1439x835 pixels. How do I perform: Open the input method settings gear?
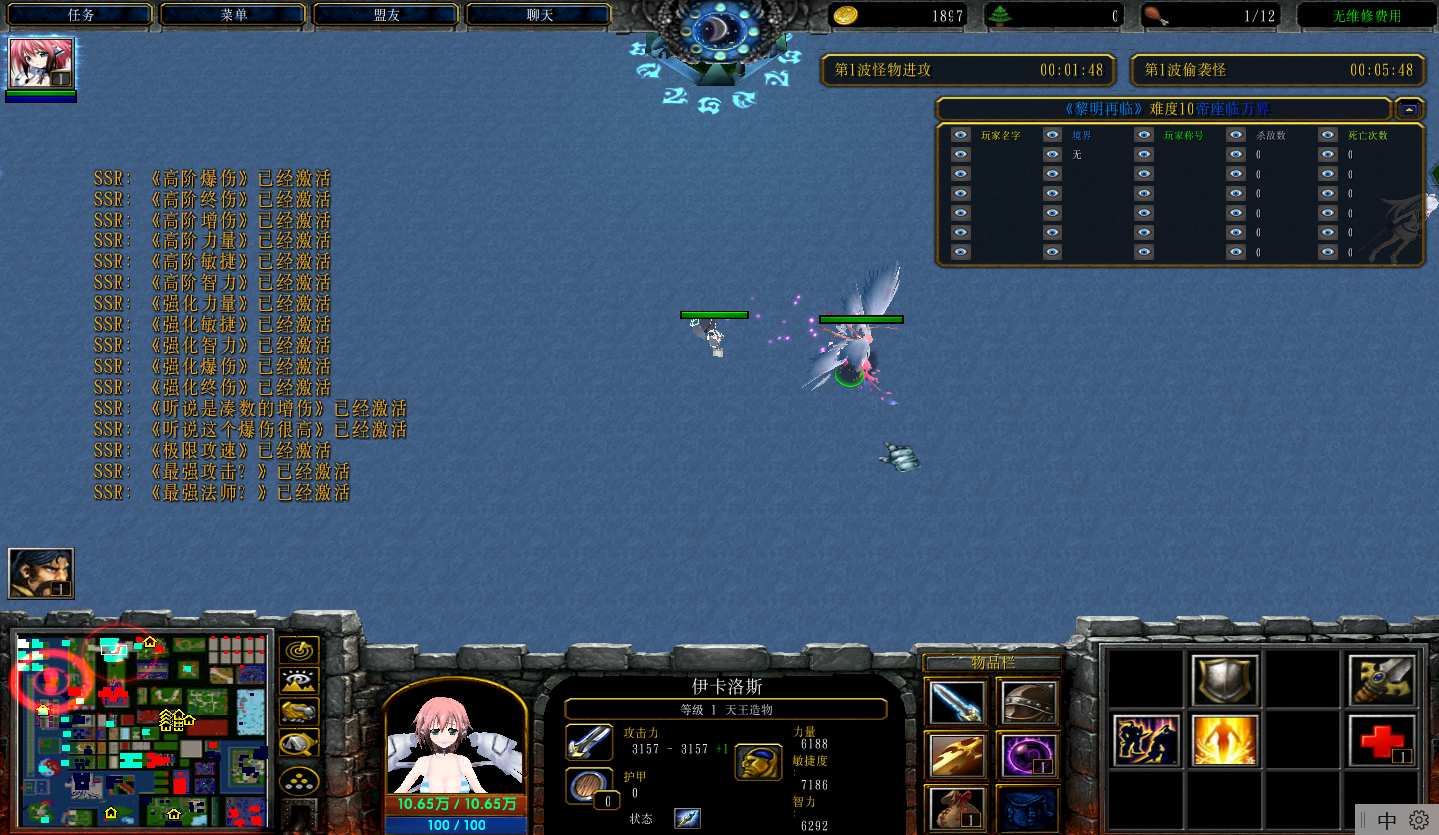point(1418,820)
